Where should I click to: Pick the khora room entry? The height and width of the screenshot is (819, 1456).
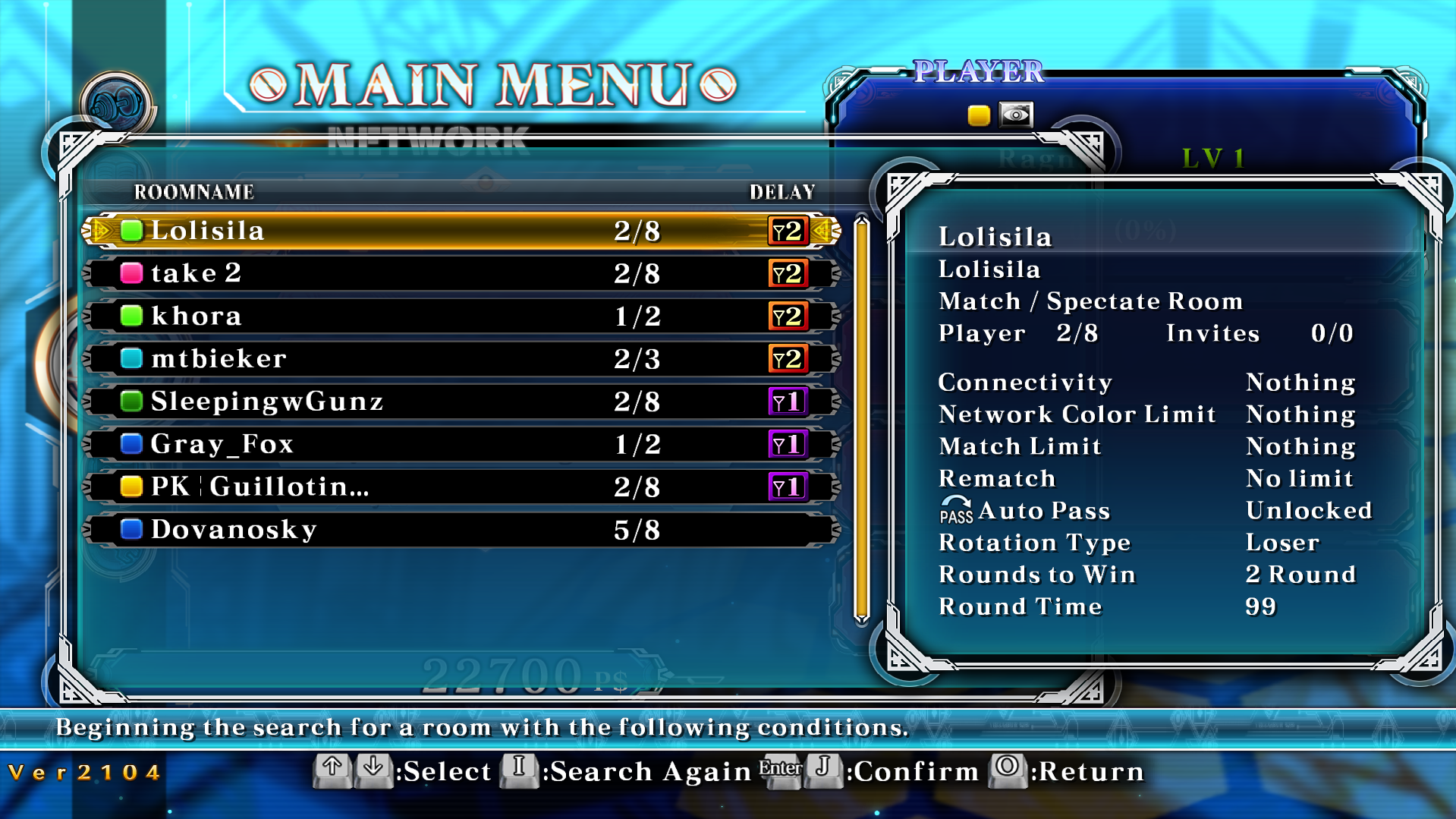pos(461,316)
